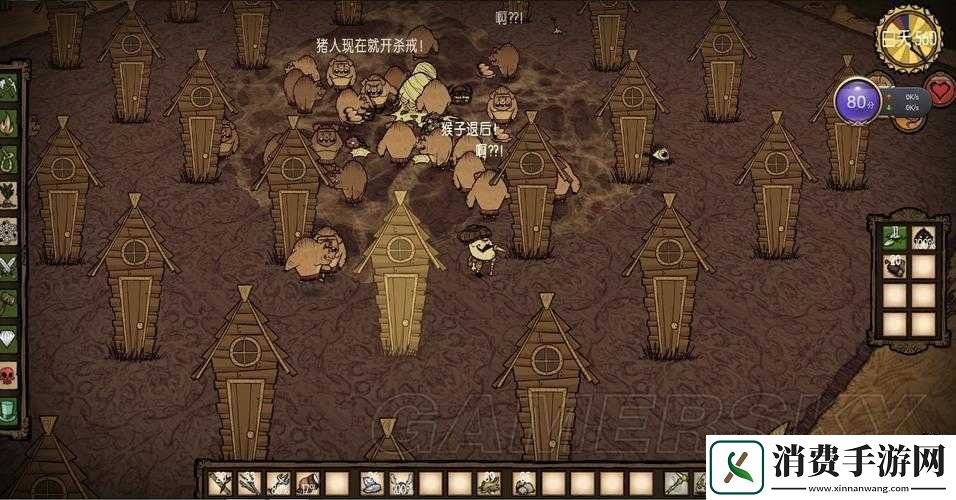Select the green leaf backpack slot
This screenshot has height=500, width=956.
point(893,238)
